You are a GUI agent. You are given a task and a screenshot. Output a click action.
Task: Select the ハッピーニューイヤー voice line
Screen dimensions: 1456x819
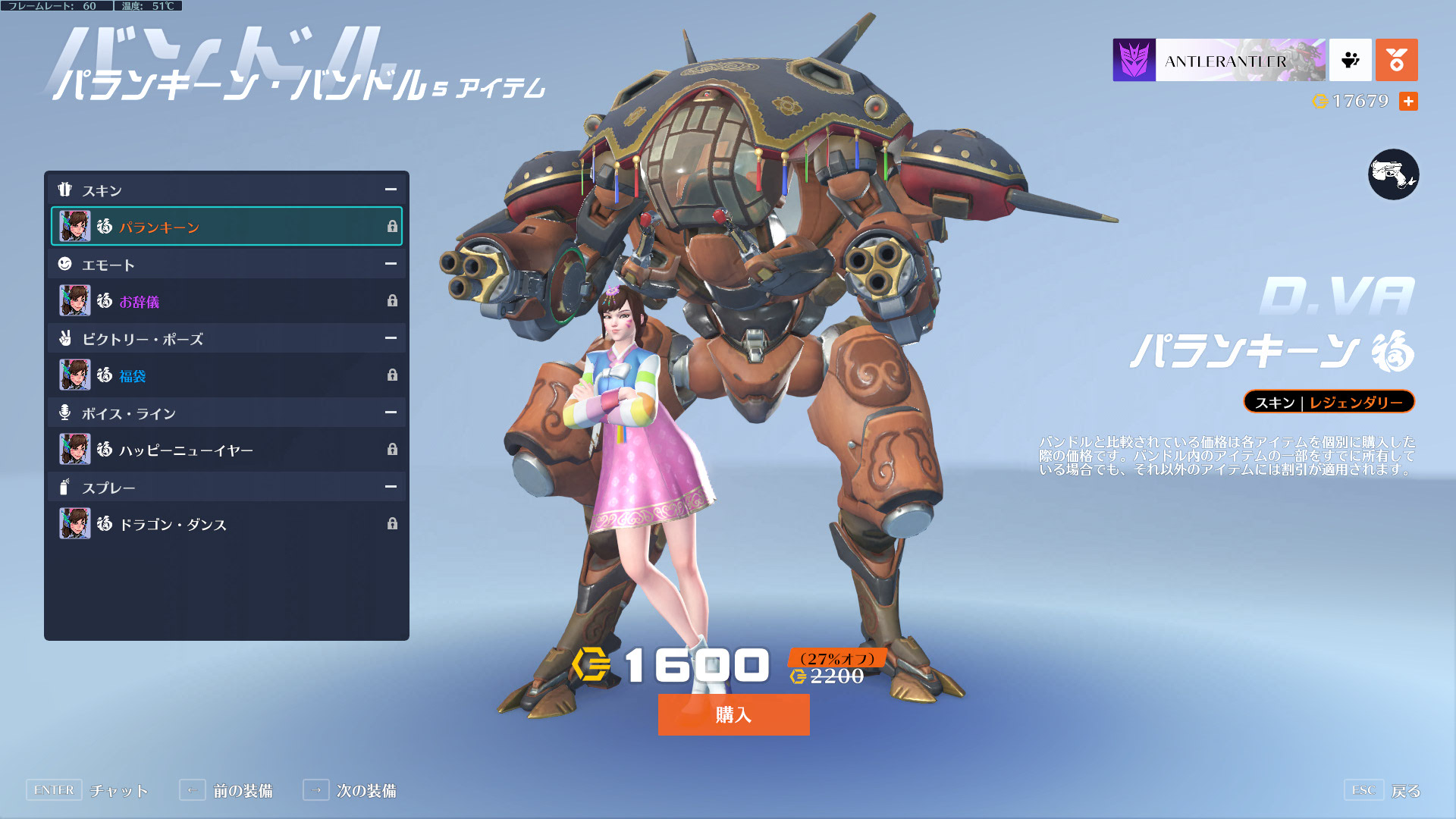(226, 450)
